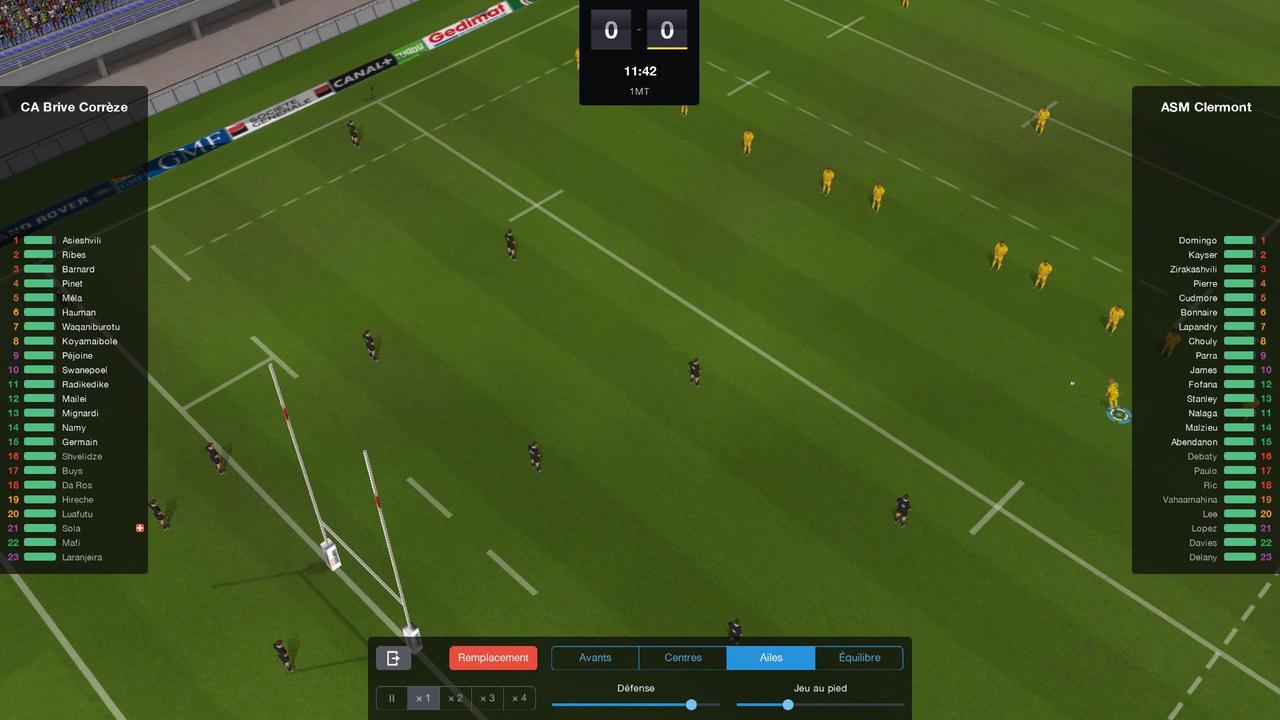This screenshot has height=720, width=1280.
Task: Select Brive player Germain in the roster
Action: (80, 442)
